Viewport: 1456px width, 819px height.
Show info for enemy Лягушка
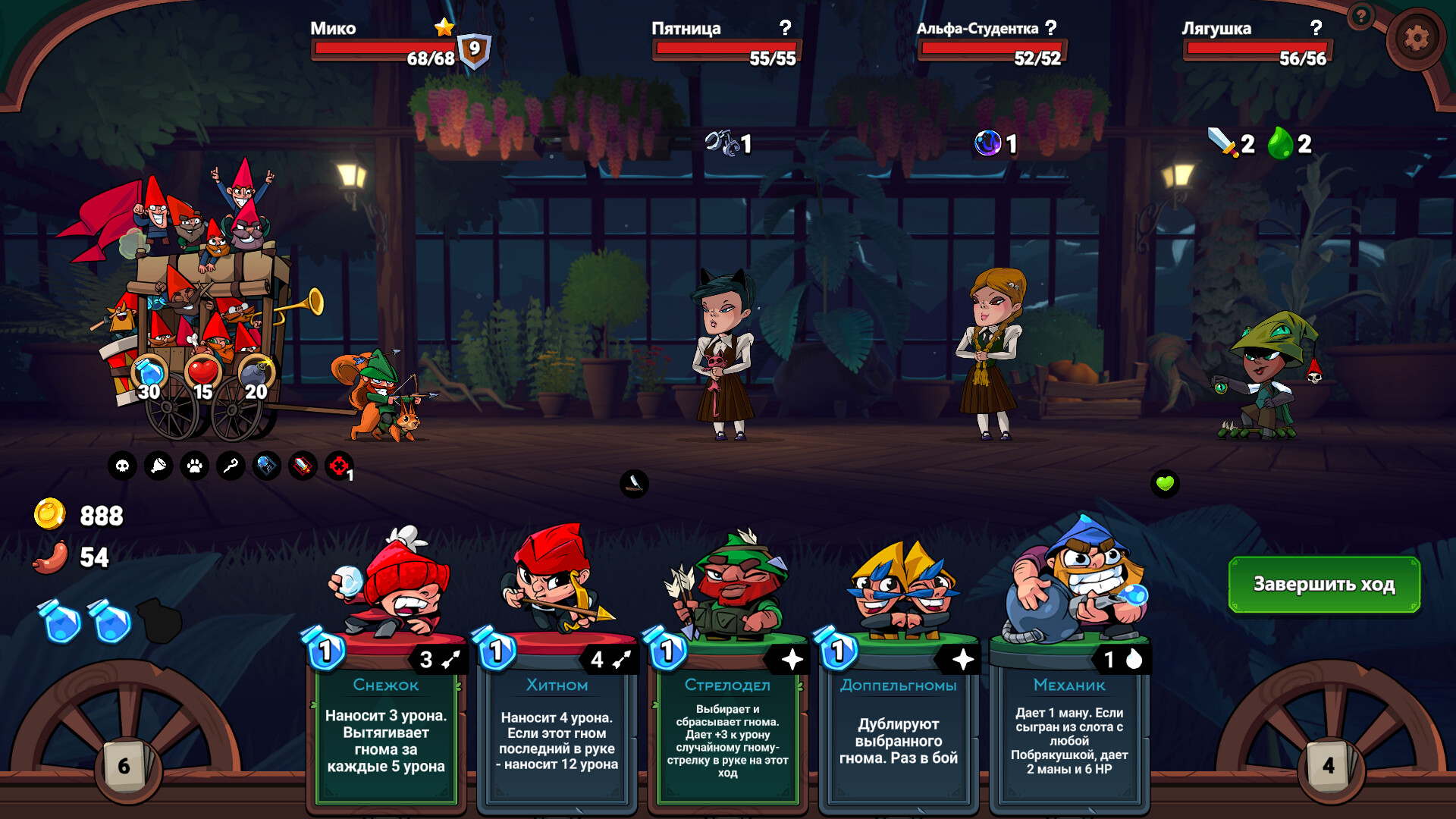(1316, 28)
